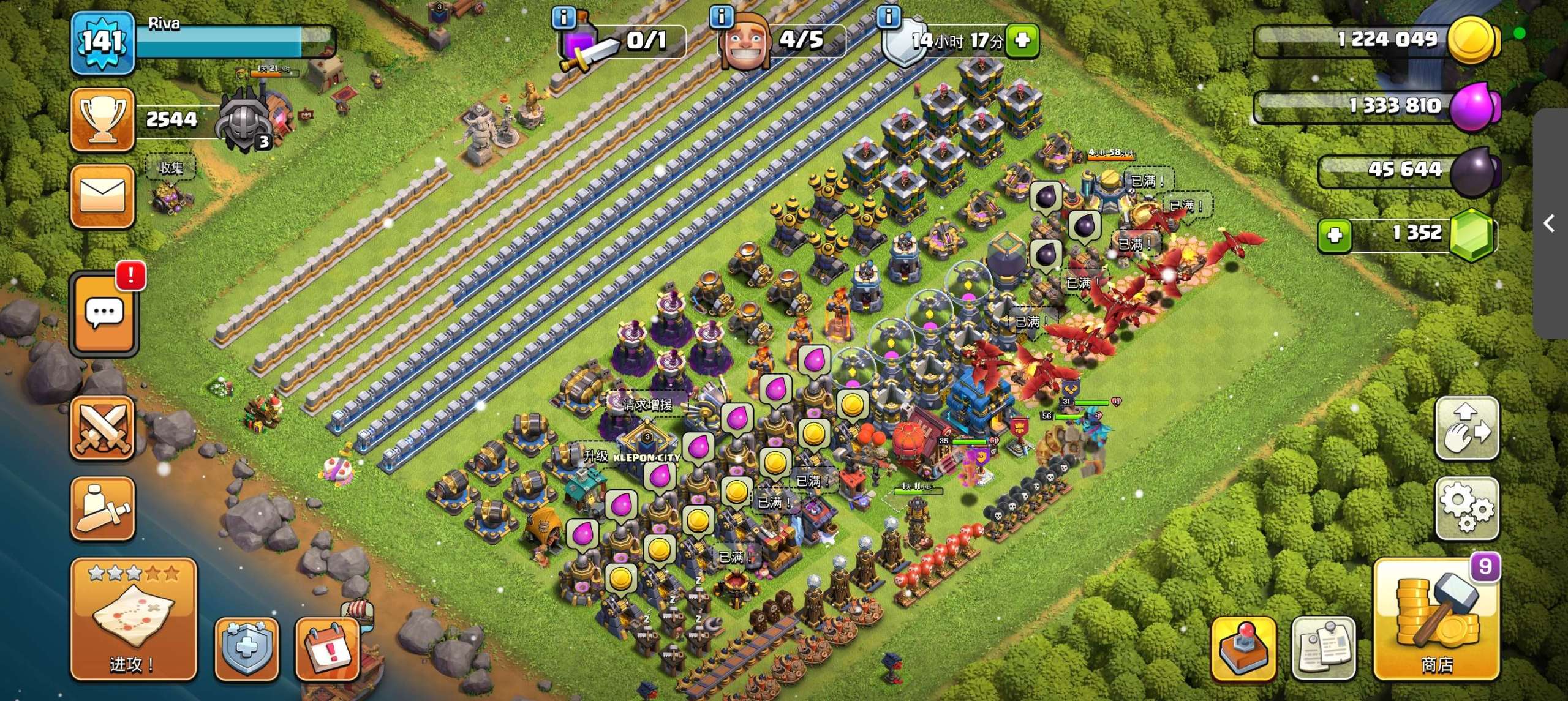Tap the Attack (进攻) map button
This screenshot has width=1568, height=701.
(x=134, y=618)
